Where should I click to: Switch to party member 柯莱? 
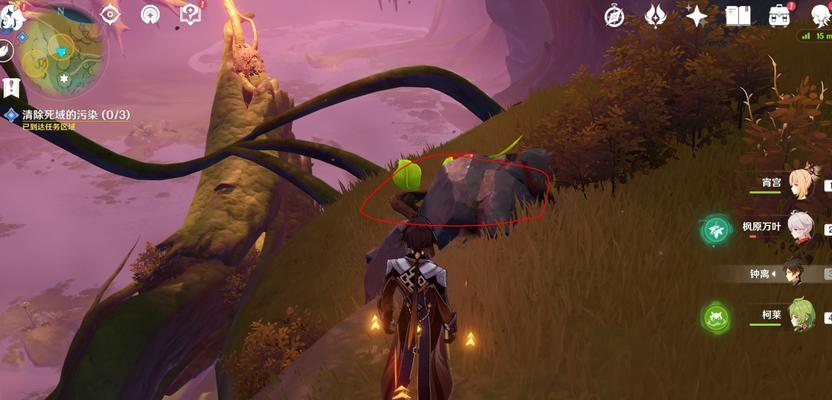(801, 316)
